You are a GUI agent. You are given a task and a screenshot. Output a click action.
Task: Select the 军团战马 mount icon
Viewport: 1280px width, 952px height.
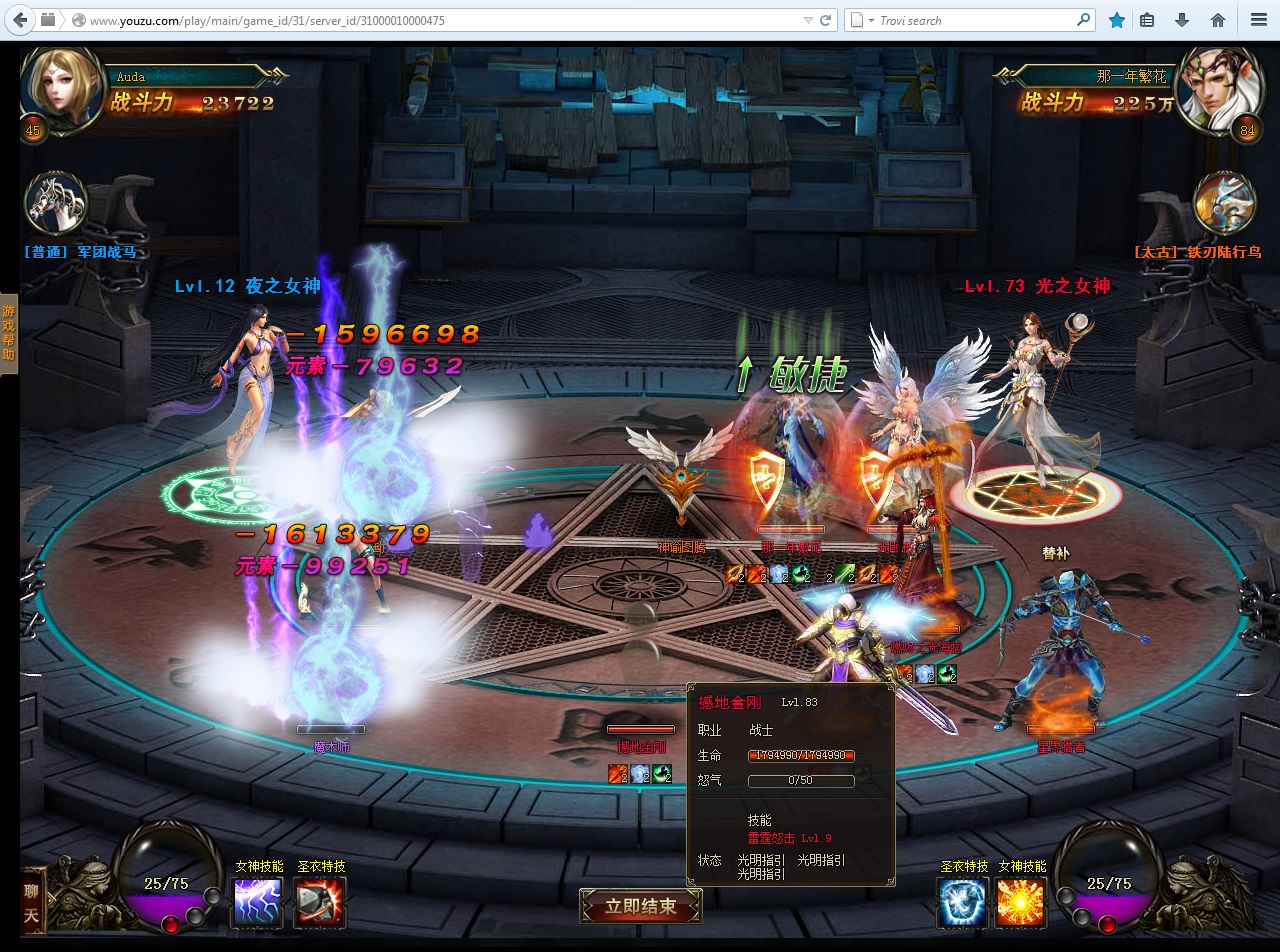pyautogui.click(x=56, y=205)
